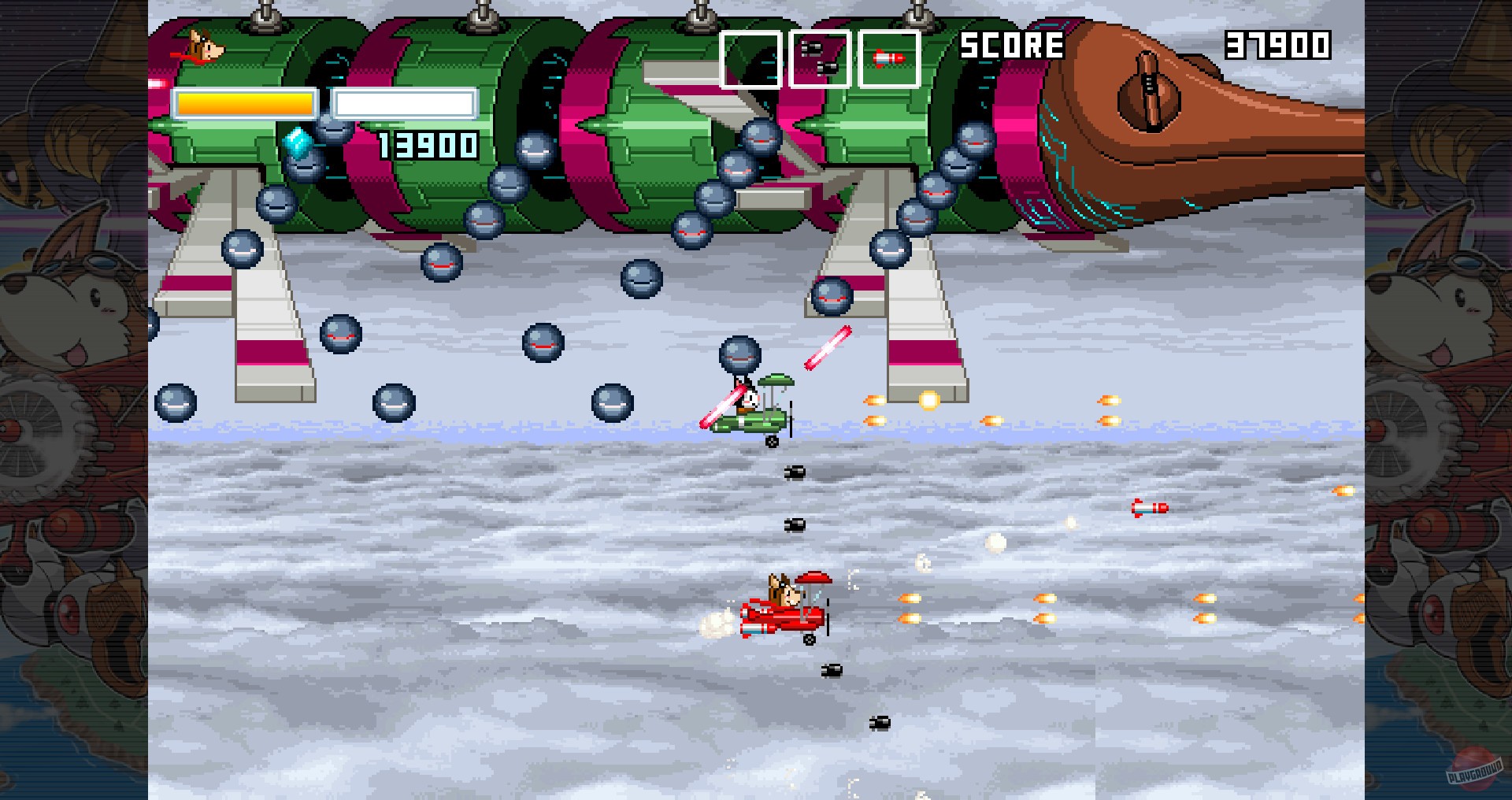Select the red missile weapon slot icon
The height and width of the screenshot is (800, 1512).
(x=890, y=57)
